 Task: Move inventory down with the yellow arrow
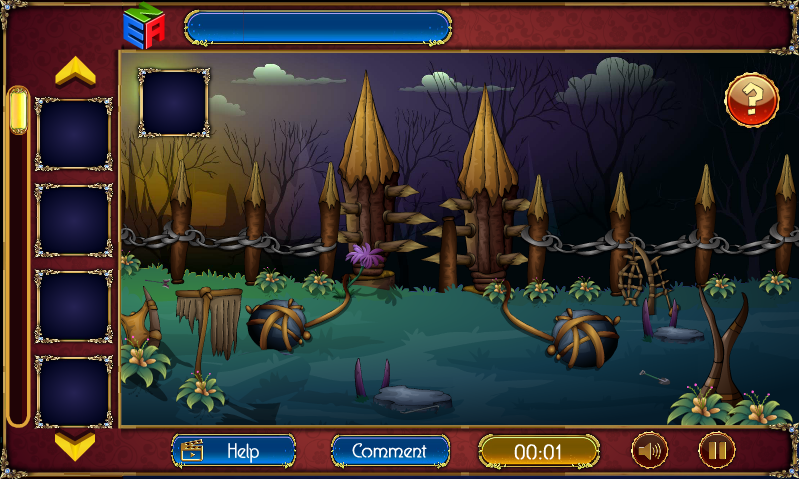tap(75, 443)
